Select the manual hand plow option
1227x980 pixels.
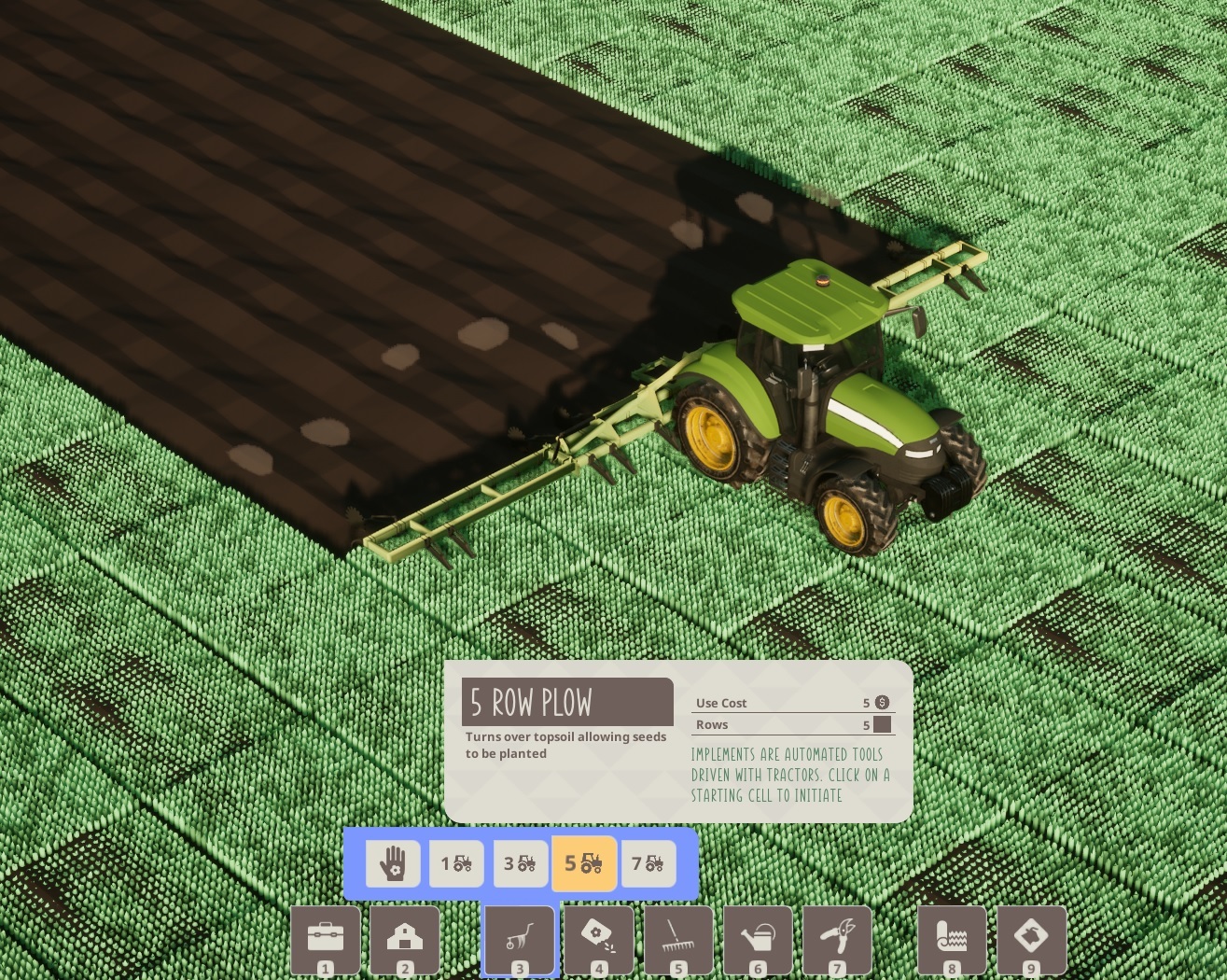point(393,863)
